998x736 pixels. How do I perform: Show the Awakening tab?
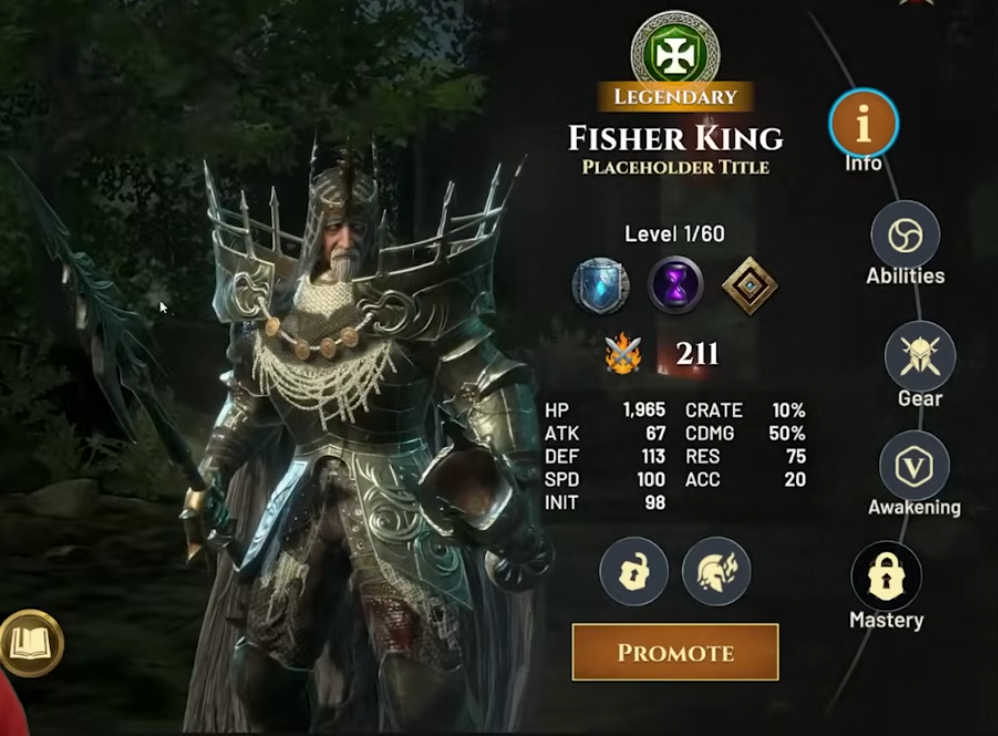[914, 466]
